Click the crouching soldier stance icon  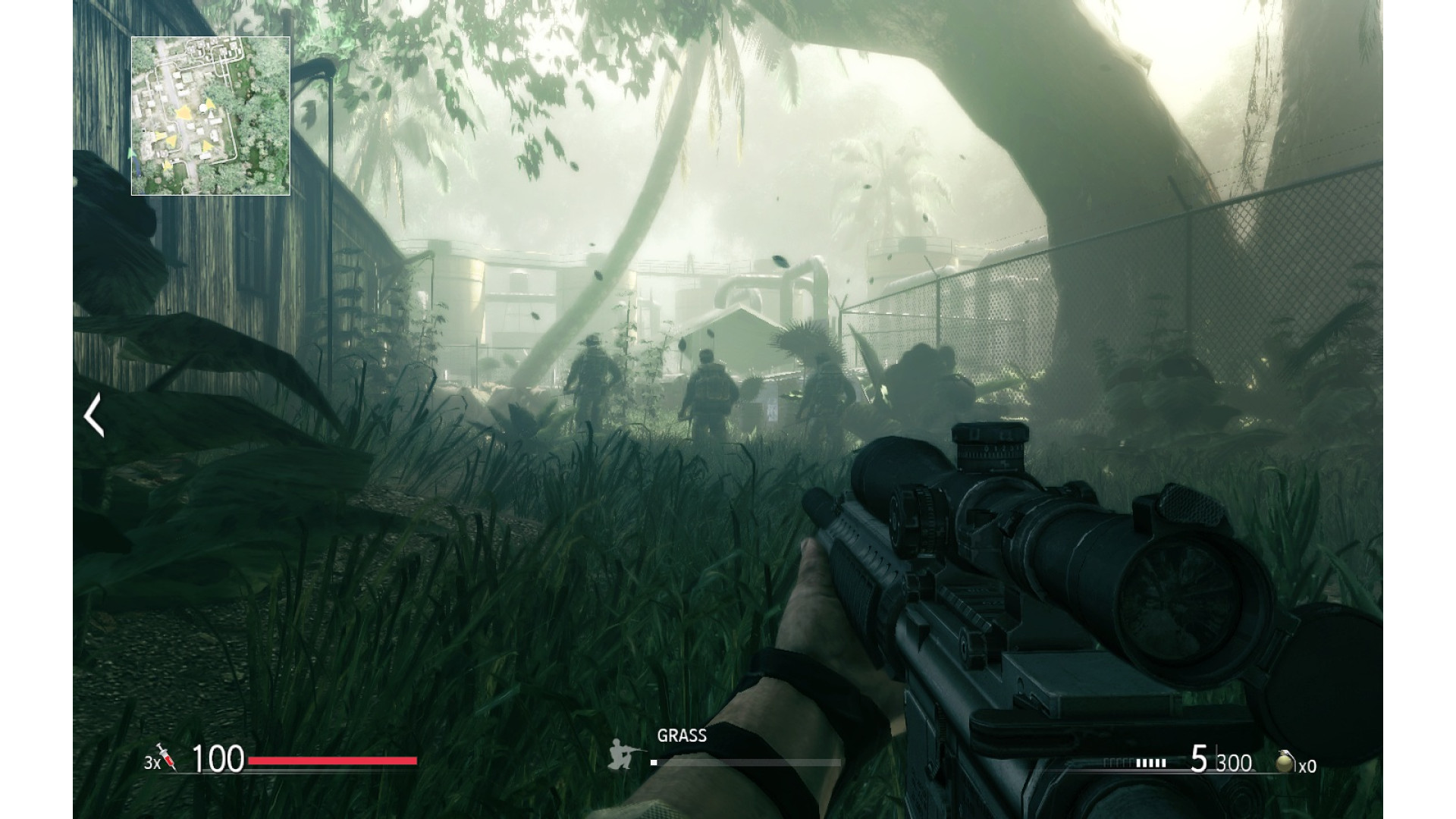[x=624, y=755]
